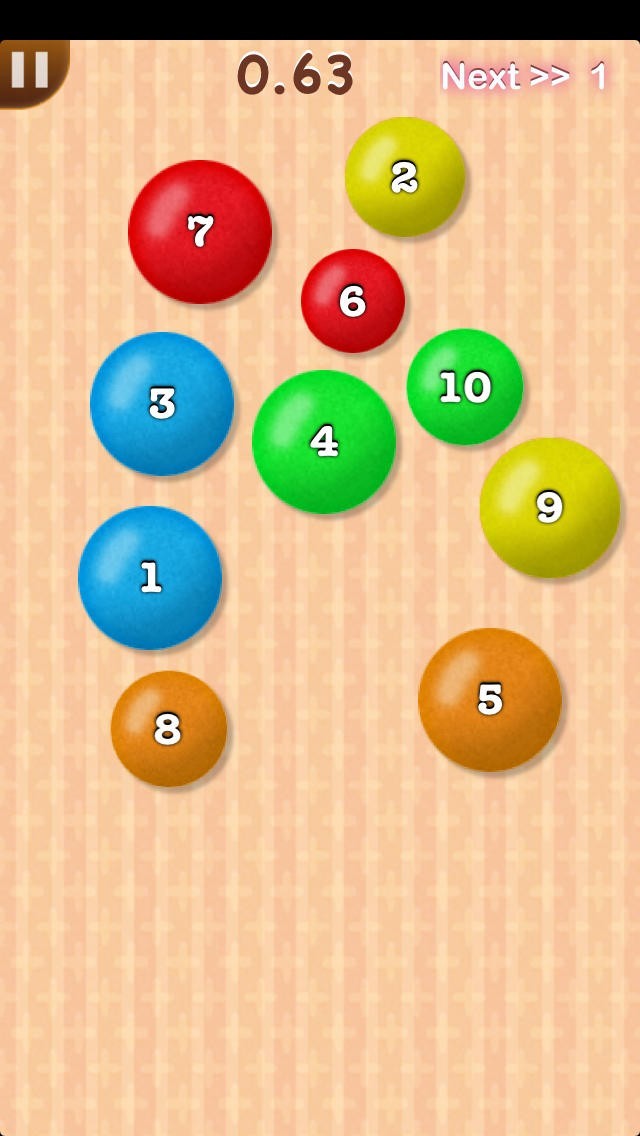Tap the yellow ball numbered 9

pos(549,507)
